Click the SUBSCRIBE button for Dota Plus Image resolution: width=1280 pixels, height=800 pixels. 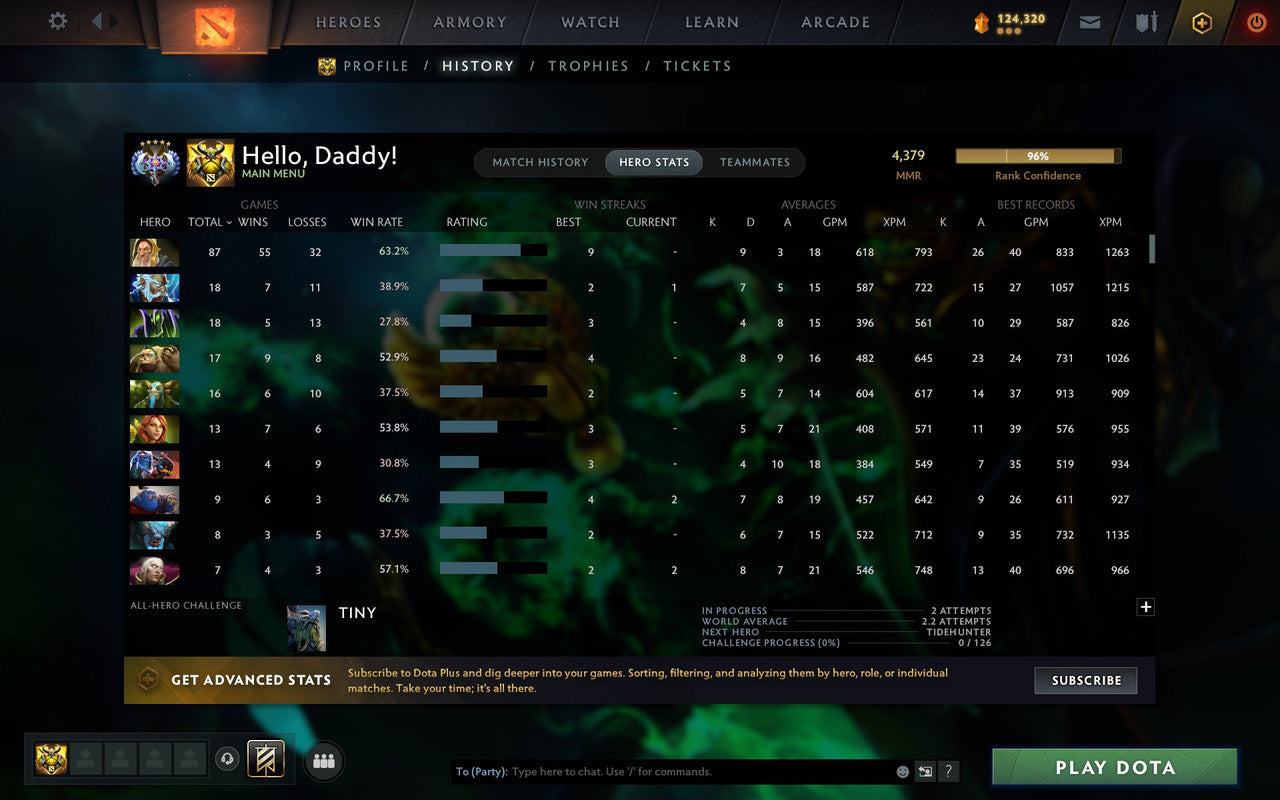1085,680
